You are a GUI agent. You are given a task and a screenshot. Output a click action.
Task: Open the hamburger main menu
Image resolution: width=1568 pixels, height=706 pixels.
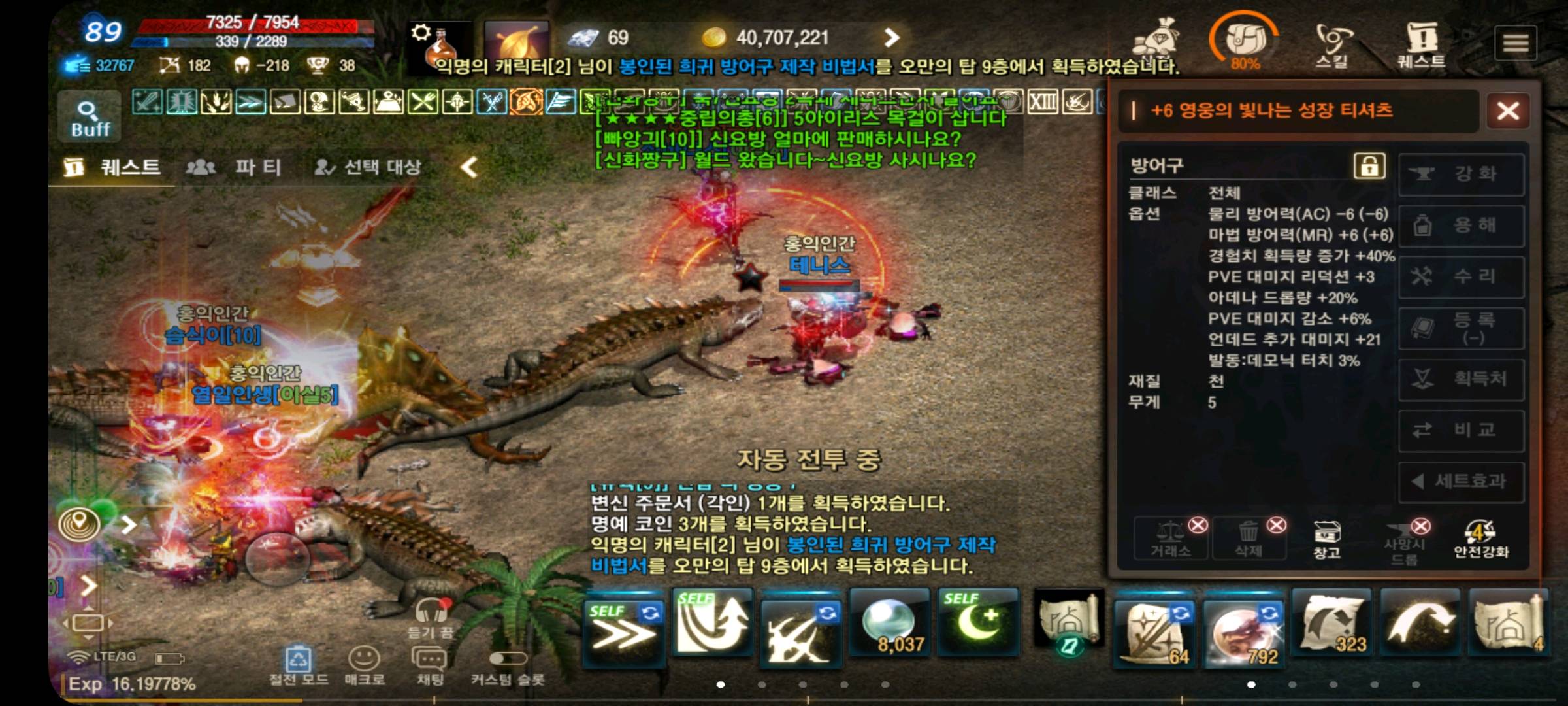click(x=1516, y=44)
